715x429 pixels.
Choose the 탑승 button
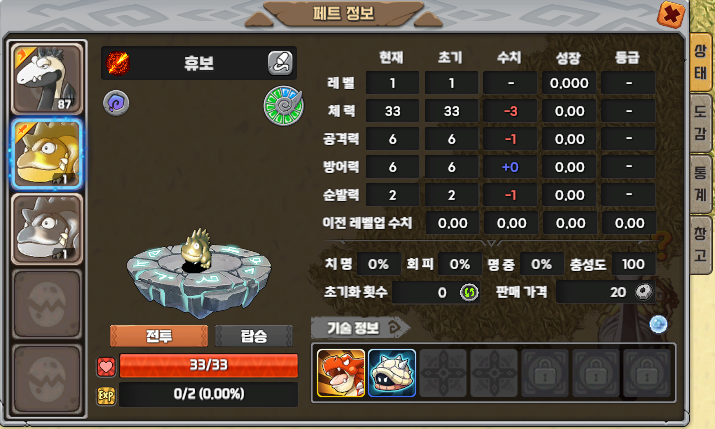pyautogui.click(x=254, y=336)
